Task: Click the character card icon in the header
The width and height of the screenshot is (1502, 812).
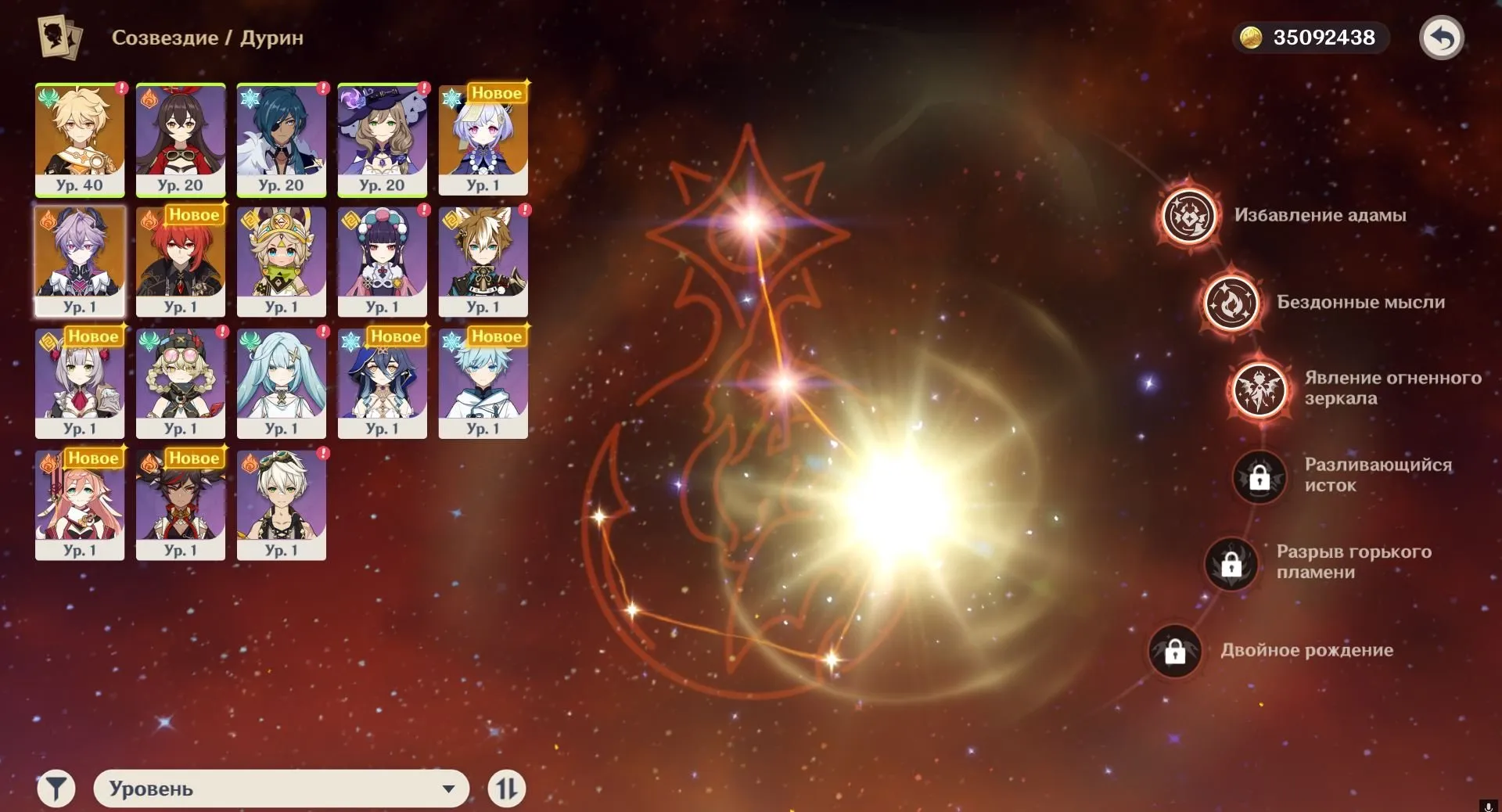Action: point(56,36)
